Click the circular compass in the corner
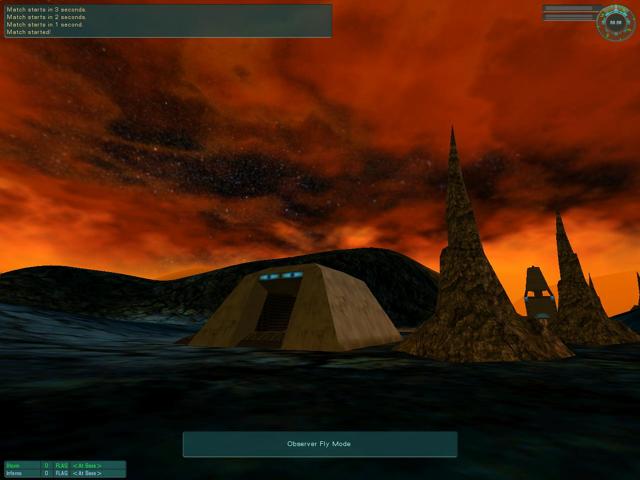The height and width of the screenshot is (480, 640). (x=616, y=22)
